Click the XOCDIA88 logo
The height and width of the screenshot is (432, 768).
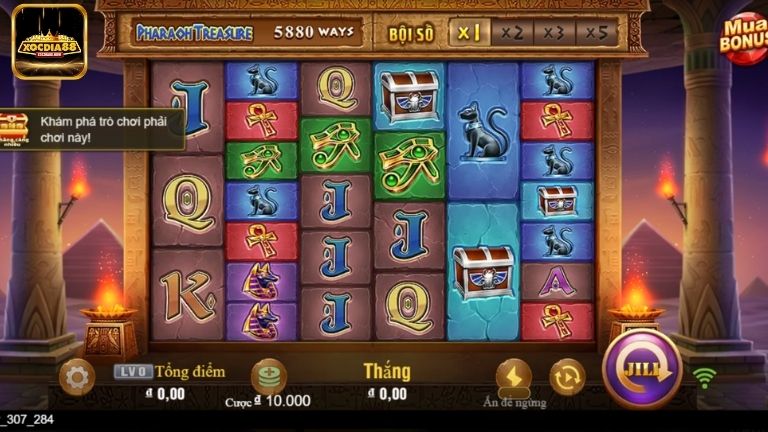49,40
